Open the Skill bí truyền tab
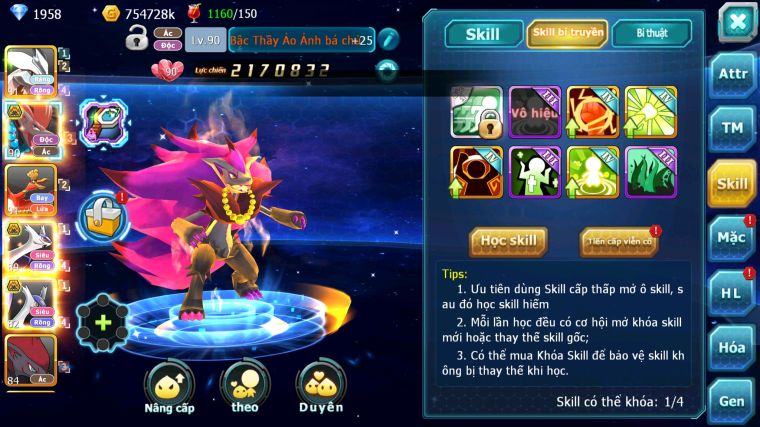The image size is (760, 427). click(567, 33)
